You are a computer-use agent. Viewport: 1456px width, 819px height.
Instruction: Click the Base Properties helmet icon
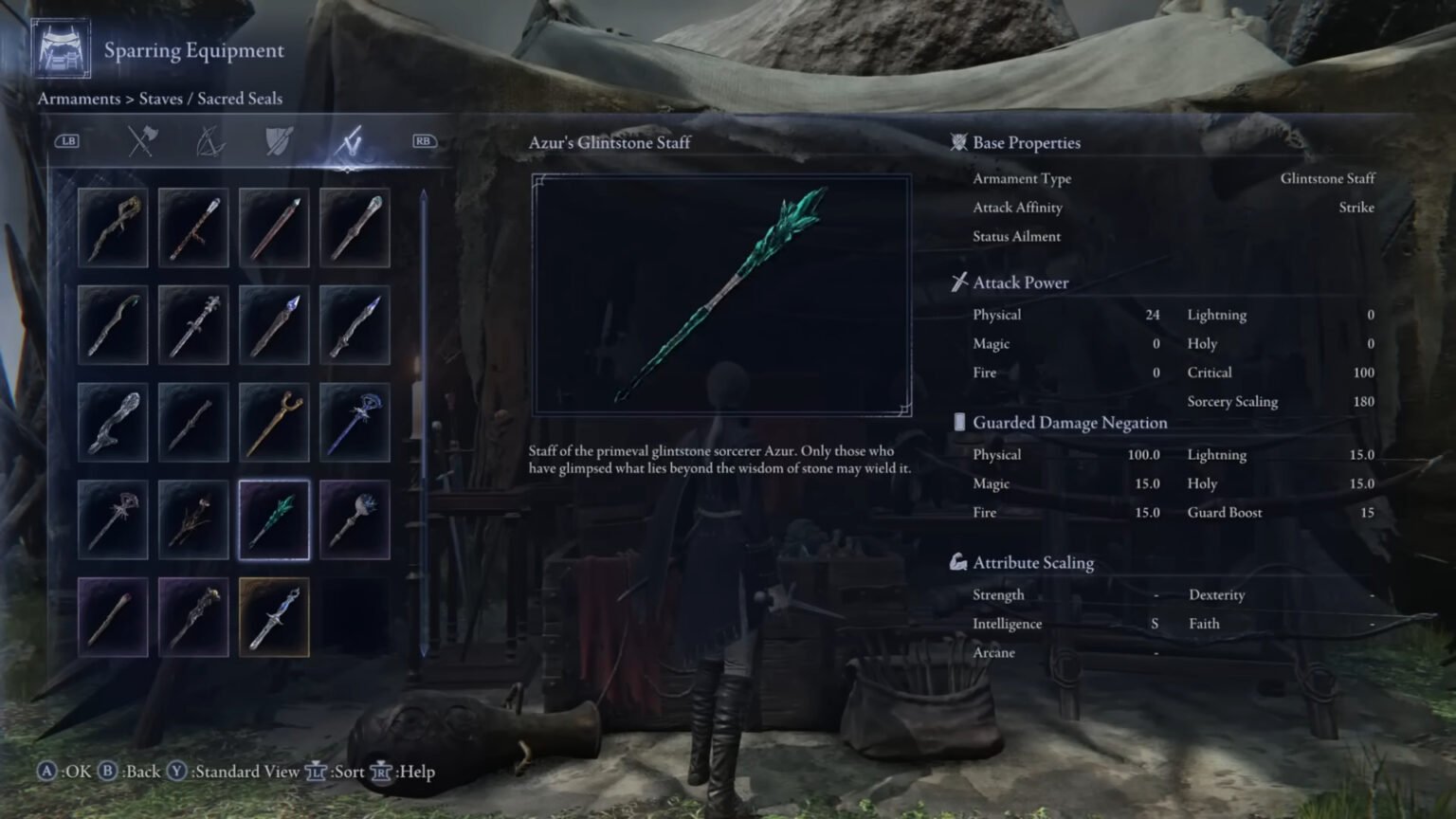[x=957, y=142]
